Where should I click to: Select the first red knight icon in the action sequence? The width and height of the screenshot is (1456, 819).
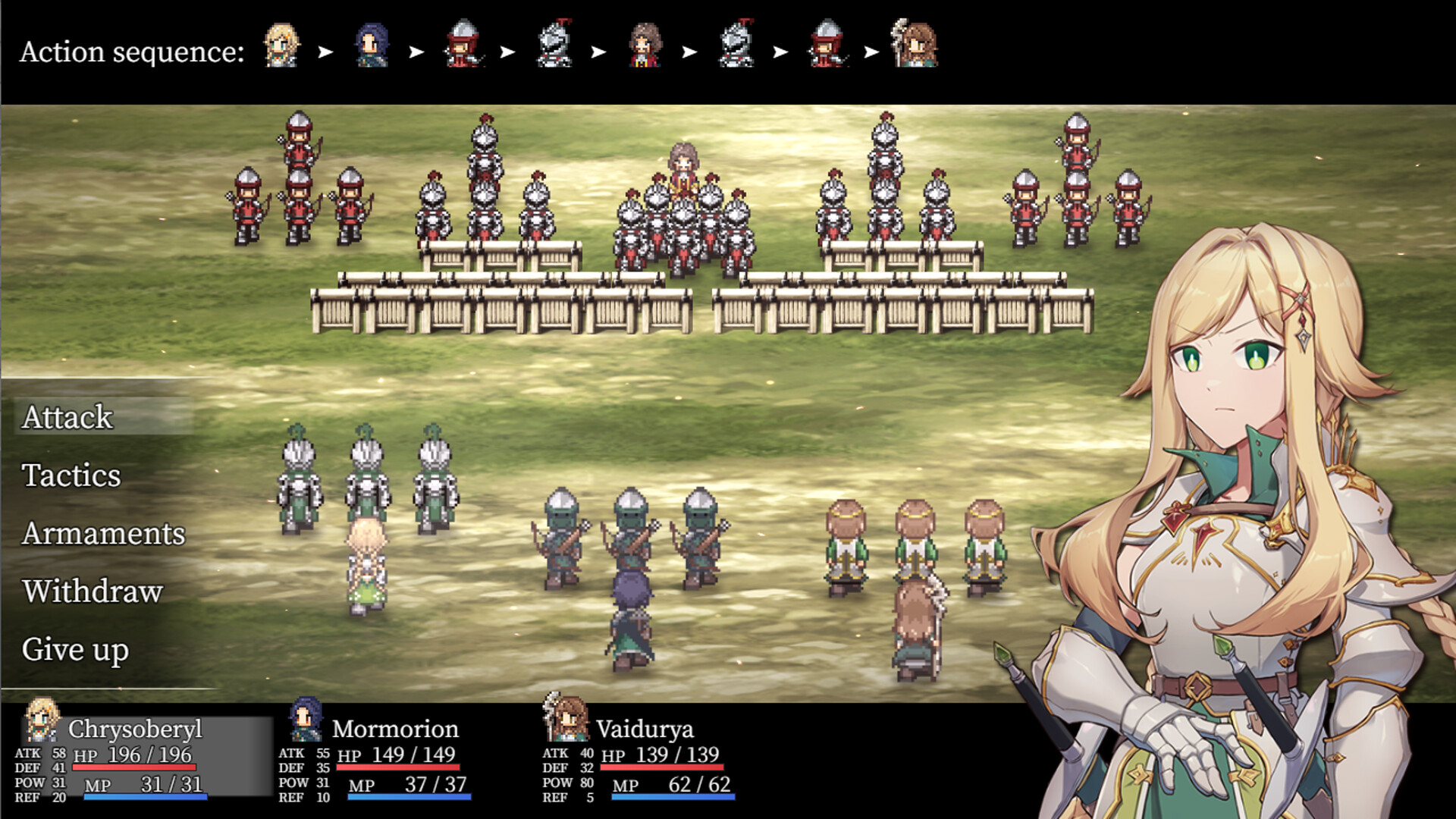pos(463,47)
